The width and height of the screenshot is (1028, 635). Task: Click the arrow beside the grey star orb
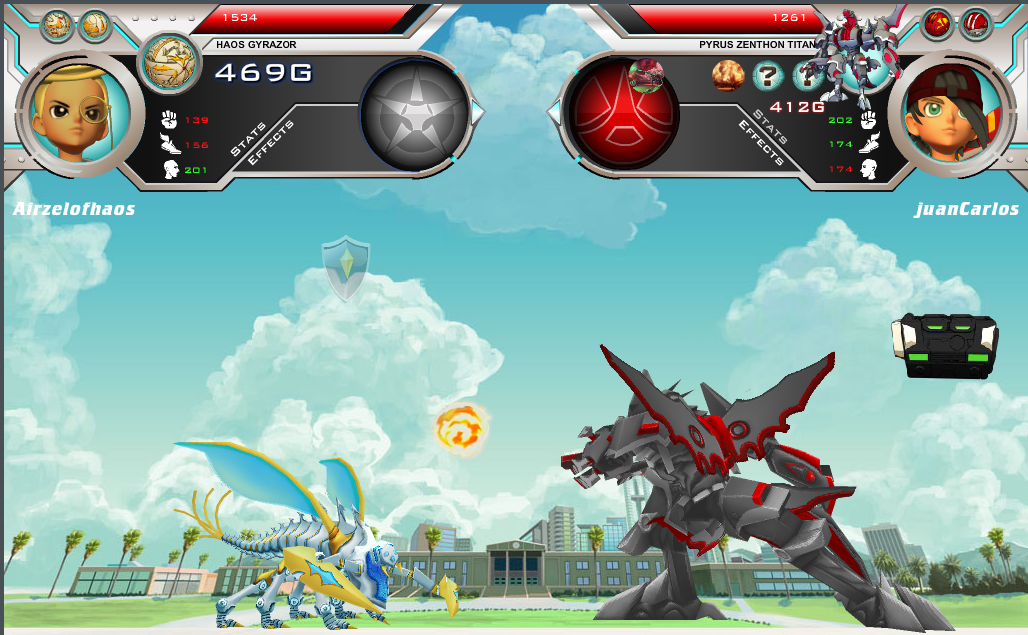click(477, 112)
